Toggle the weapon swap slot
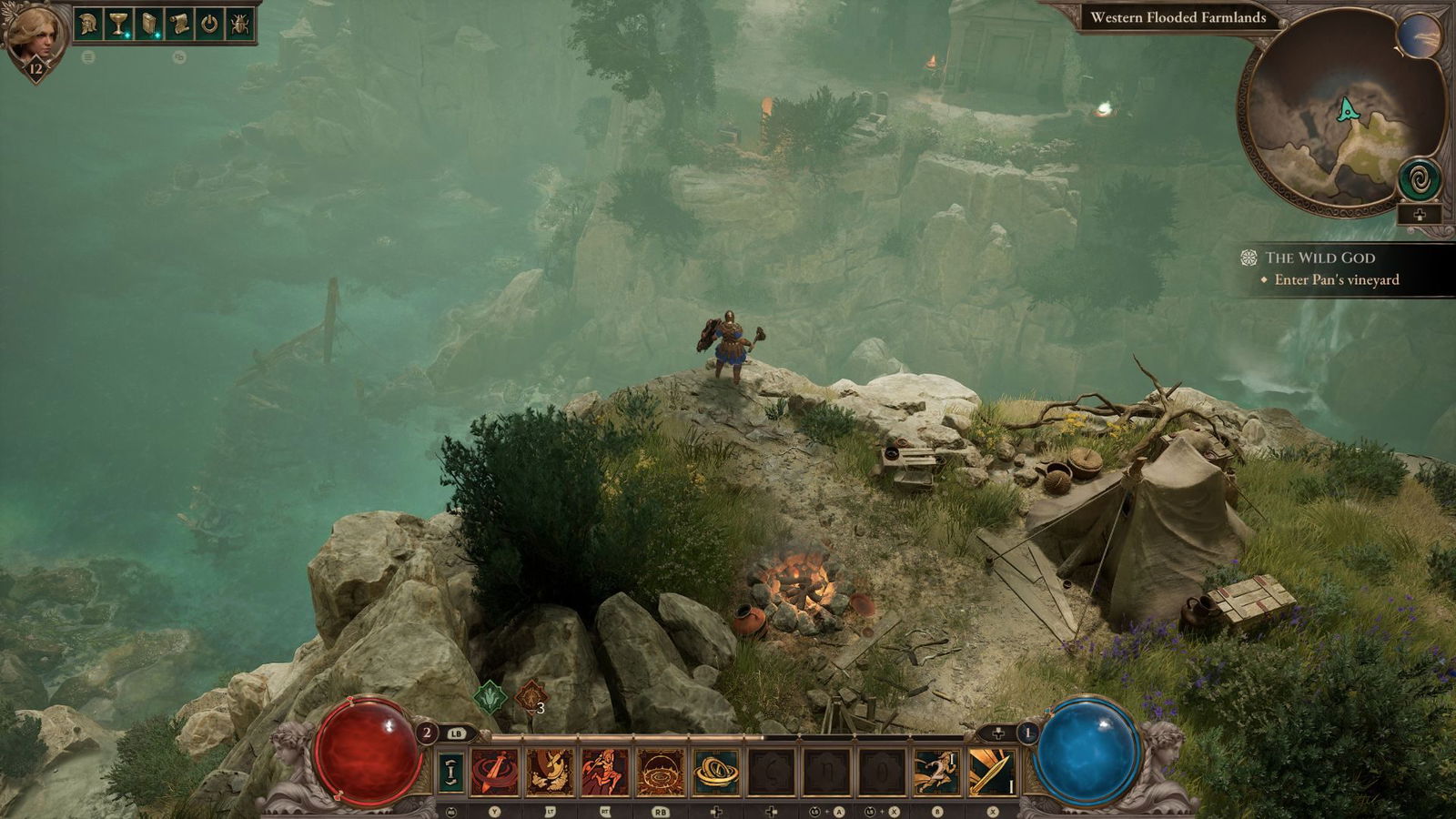Image resolution: width=1456 pixels, height=819 pixels. 450,772
